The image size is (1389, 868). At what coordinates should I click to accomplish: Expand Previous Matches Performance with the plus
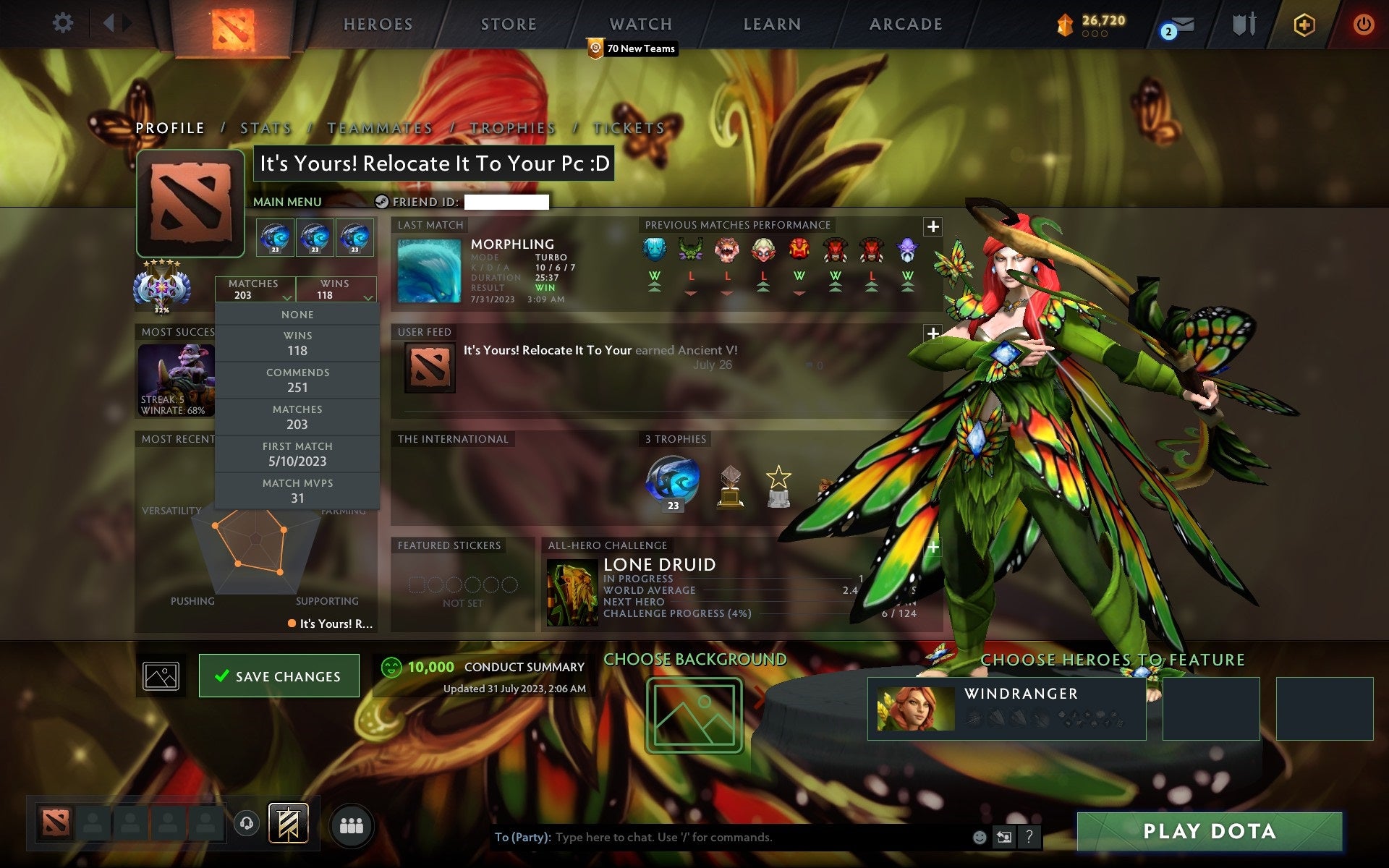click(933, 226)
